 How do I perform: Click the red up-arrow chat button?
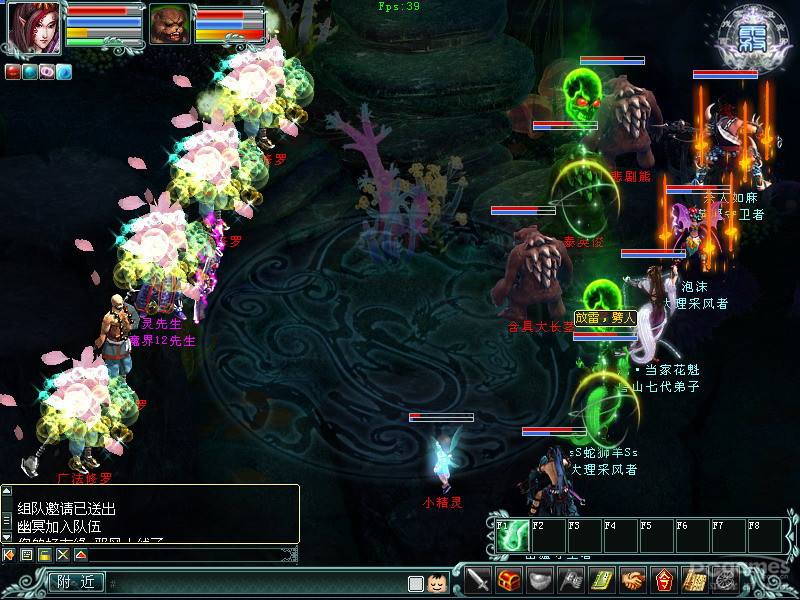point(80,554)
